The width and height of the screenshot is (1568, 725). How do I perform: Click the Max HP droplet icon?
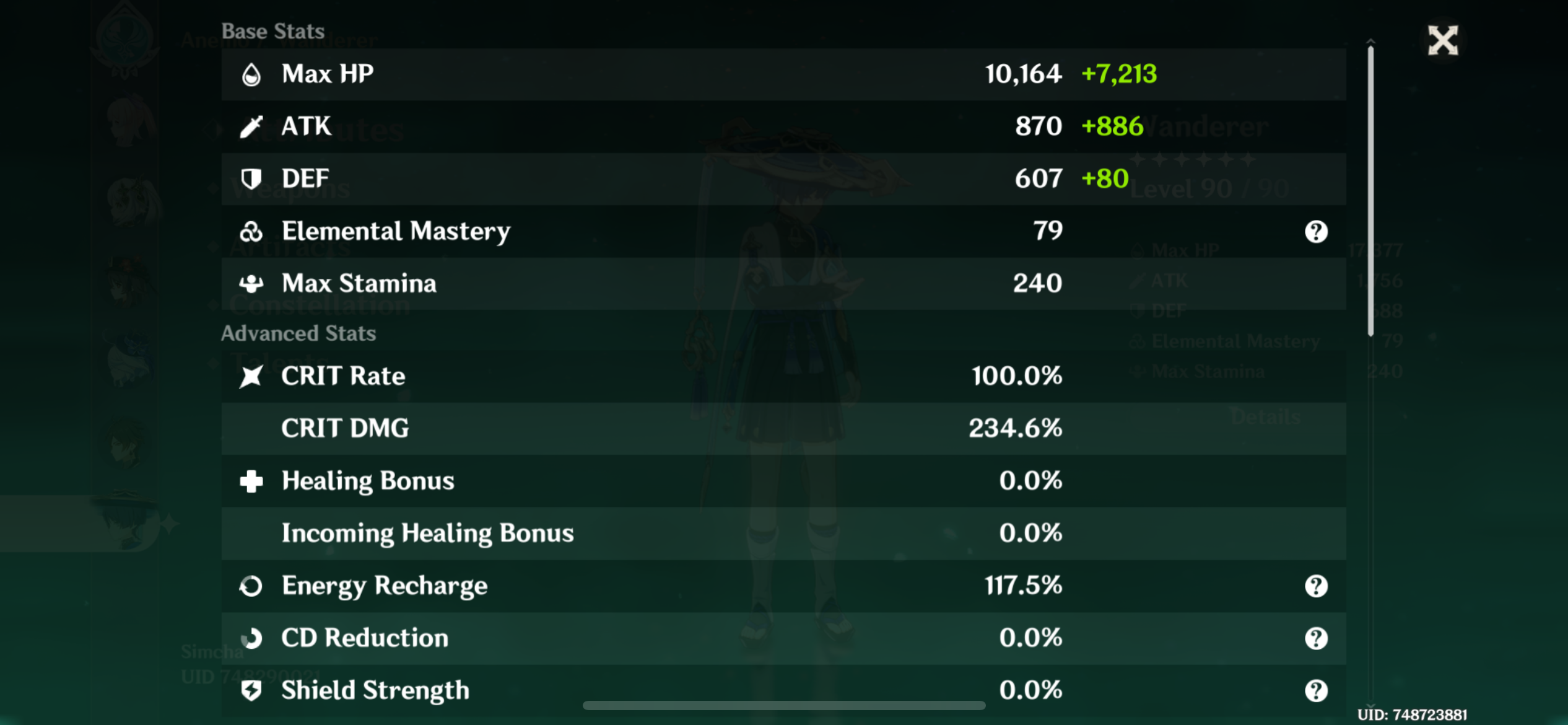(251, 74)
